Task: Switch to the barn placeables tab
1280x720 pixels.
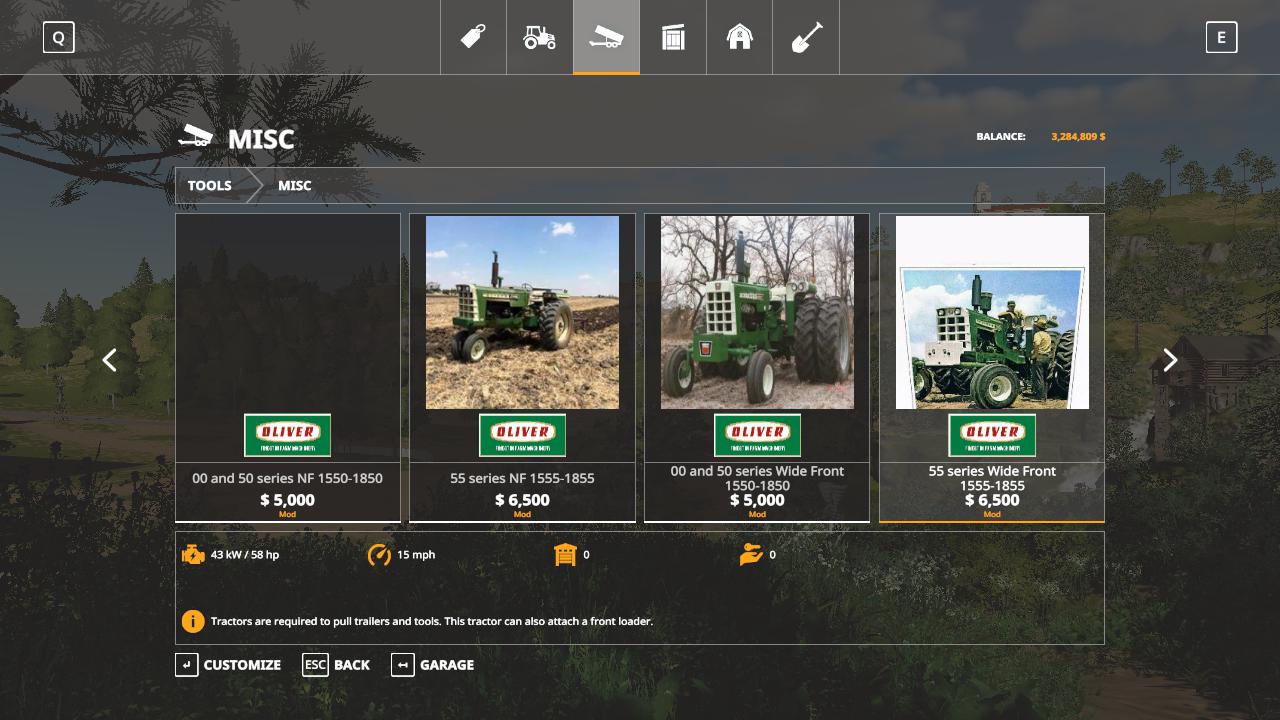Action: 739,38
